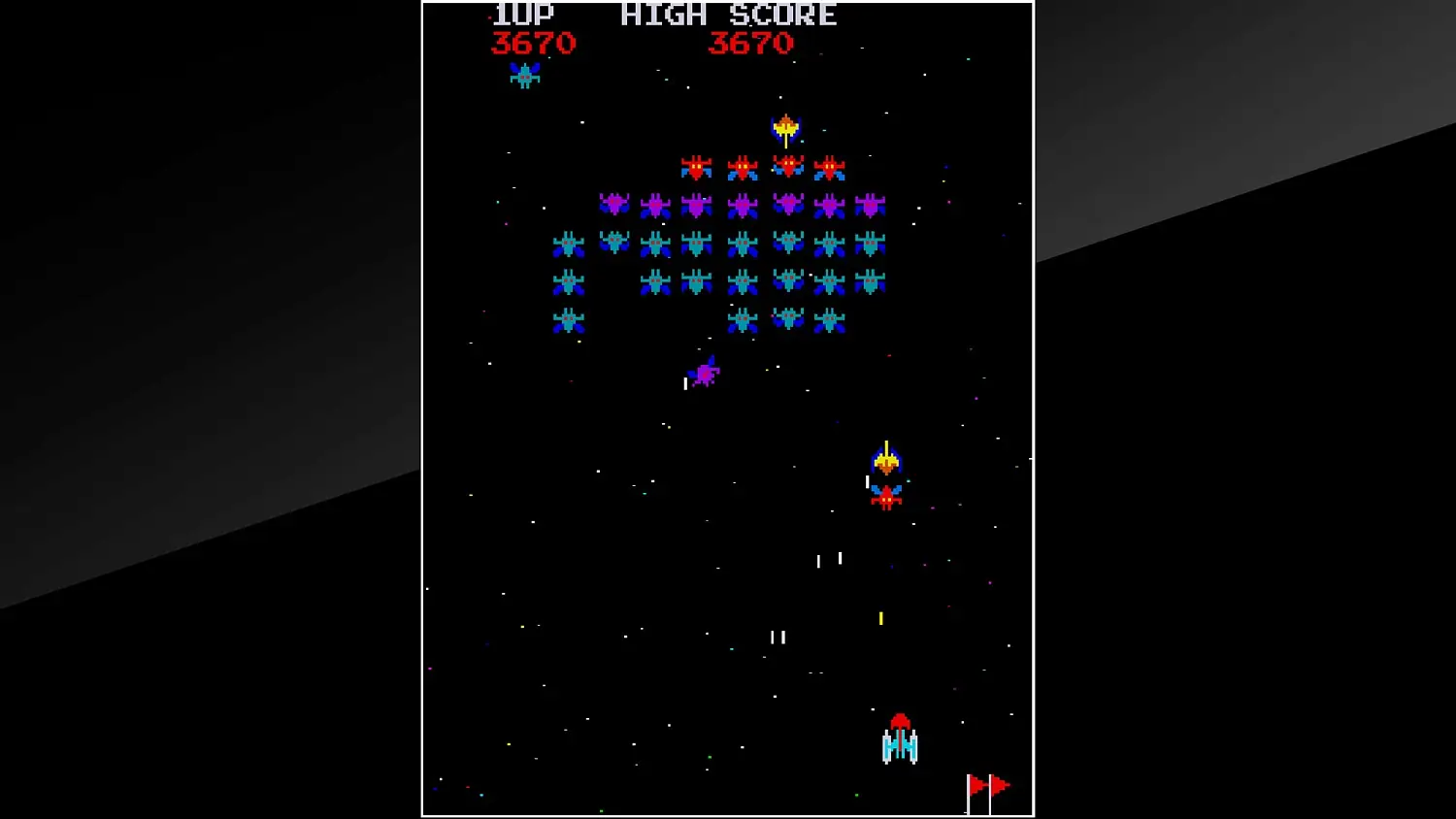
Task: Select the rightmost purple alien in the formation
Action: (872, 206)
